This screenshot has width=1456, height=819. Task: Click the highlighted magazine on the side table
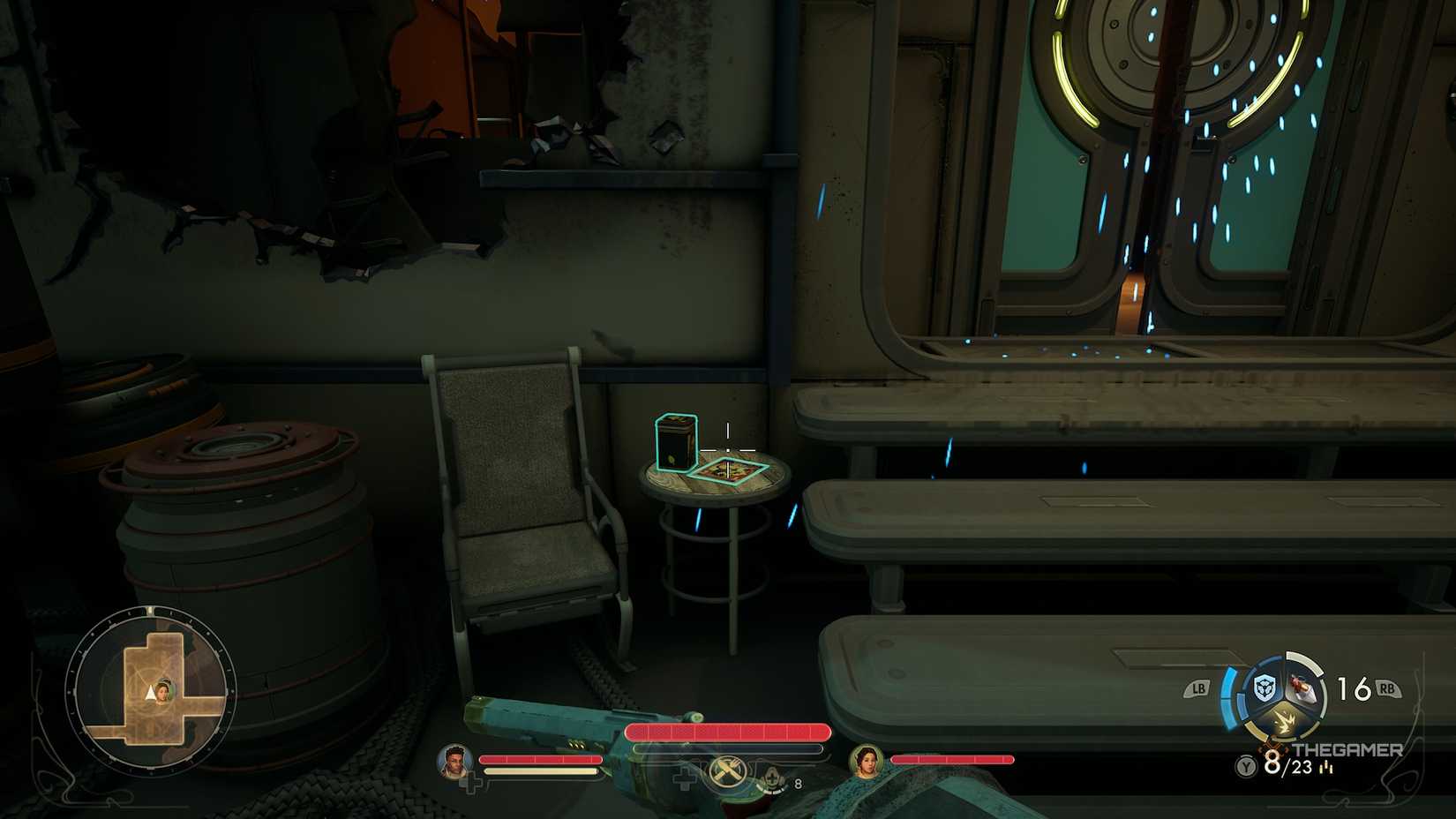(x=729, y=473)
